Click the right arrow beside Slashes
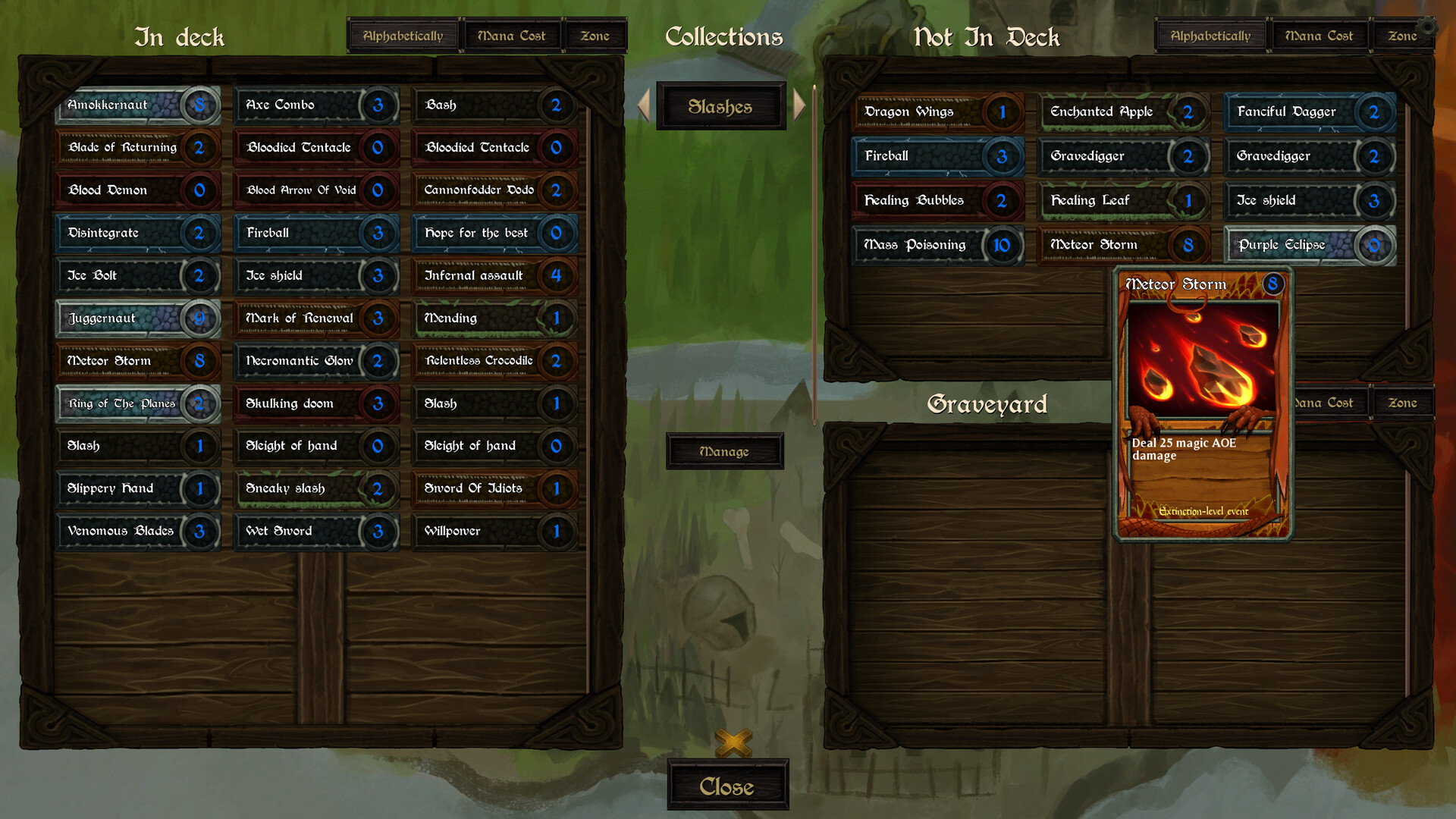The height and width of the screenshot is (819, 1456). [799, 106]
